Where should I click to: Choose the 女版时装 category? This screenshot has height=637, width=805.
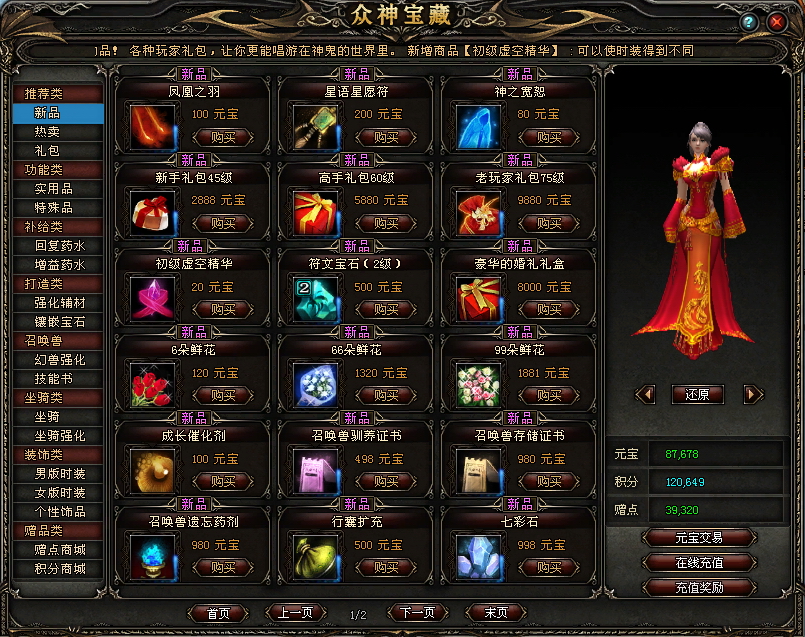click(60, 493)
